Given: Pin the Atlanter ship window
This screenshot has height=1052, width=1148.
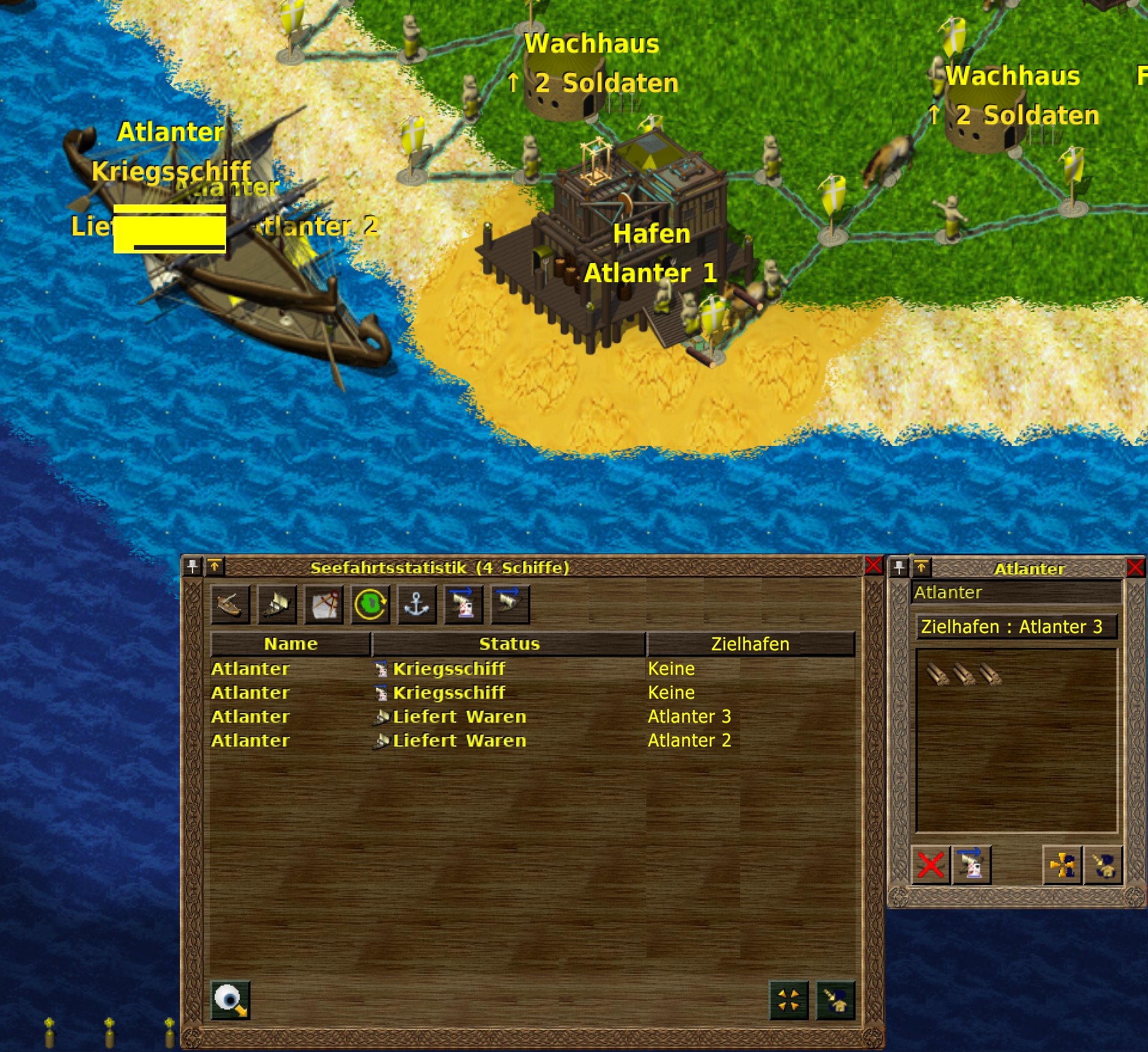Looking at the screenshot, I should pyautogui.click(x=899, y=567).
